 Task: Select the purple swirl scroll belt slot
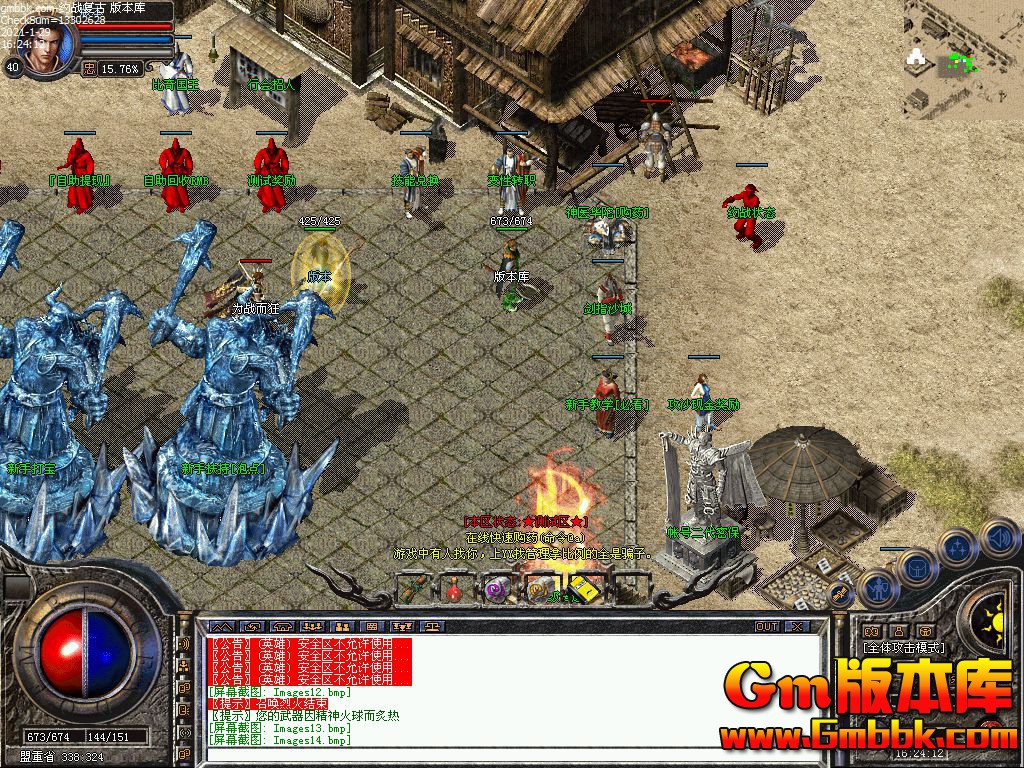point(497,589)
